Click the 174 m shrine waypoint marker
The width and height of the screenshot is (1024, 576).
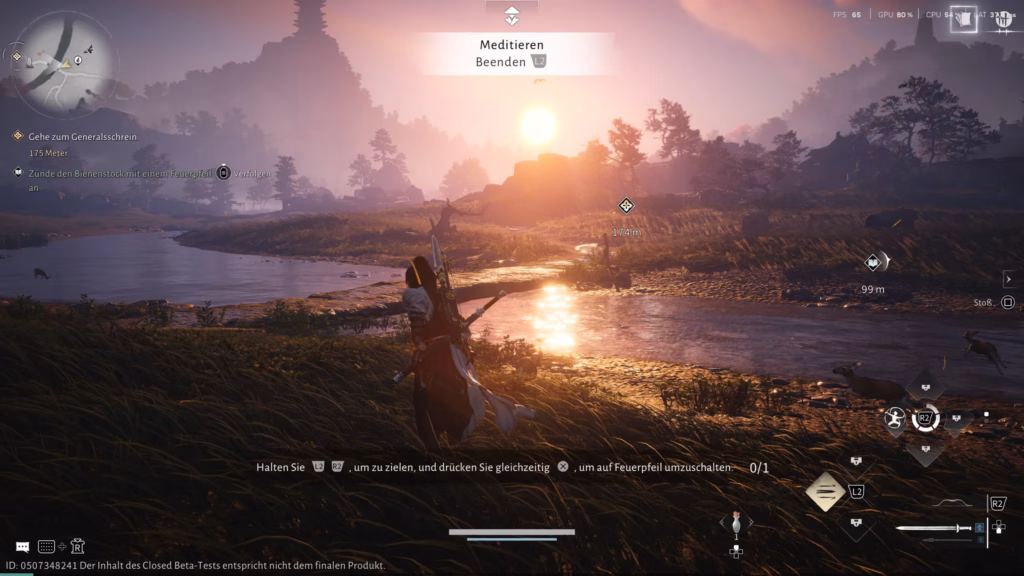point(626,206)
